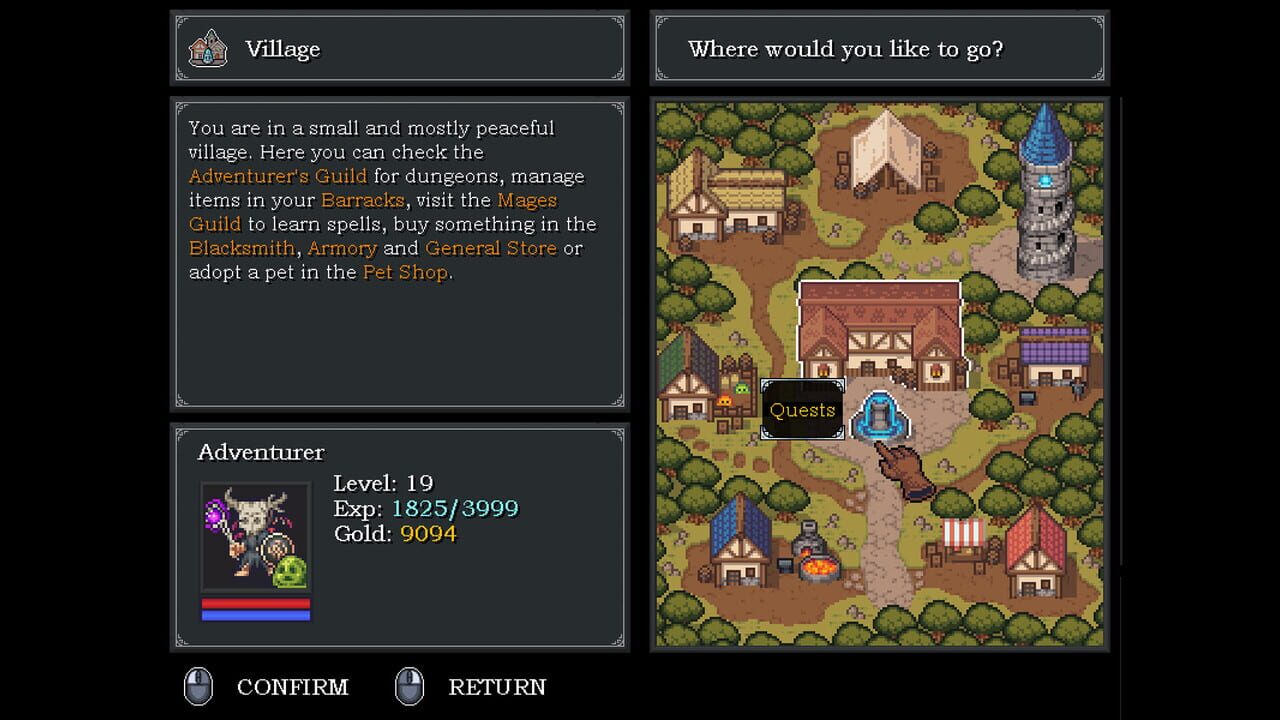The width and height of the screenshot is (1280, 720).
Task: Select the Quests tooltip label on the map
Action: click(802, 410)
